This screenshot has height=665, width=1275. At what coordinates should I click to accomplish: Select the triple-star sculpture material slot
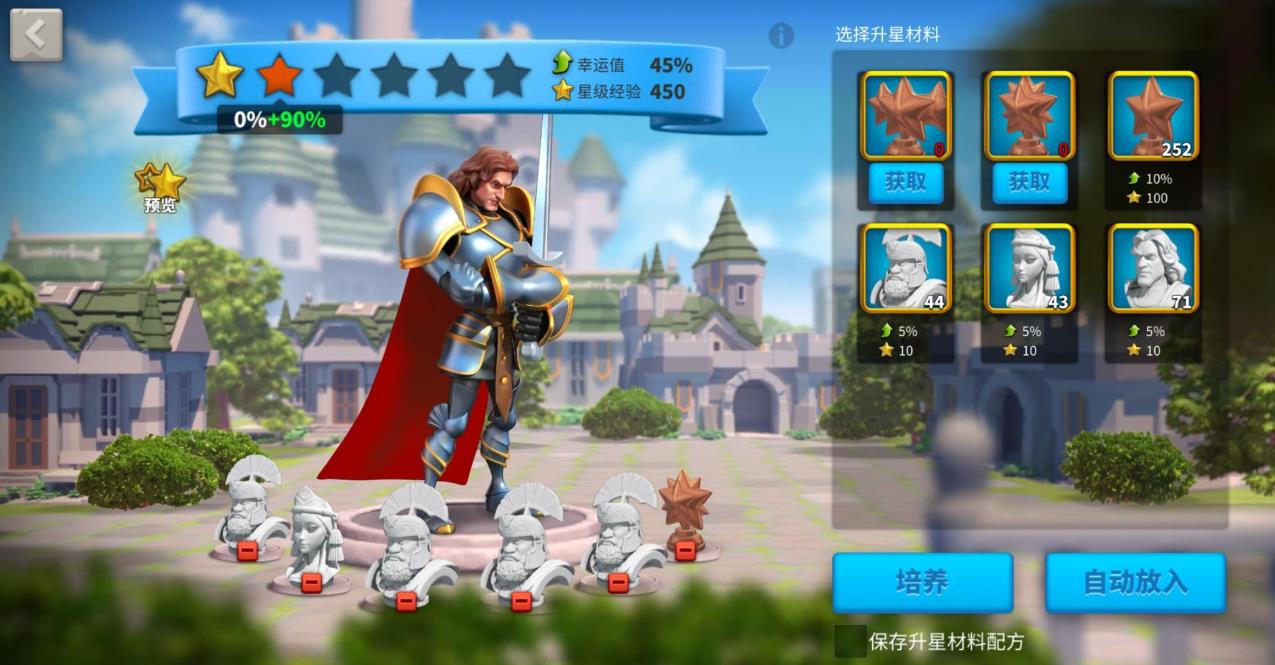(906, 116)
